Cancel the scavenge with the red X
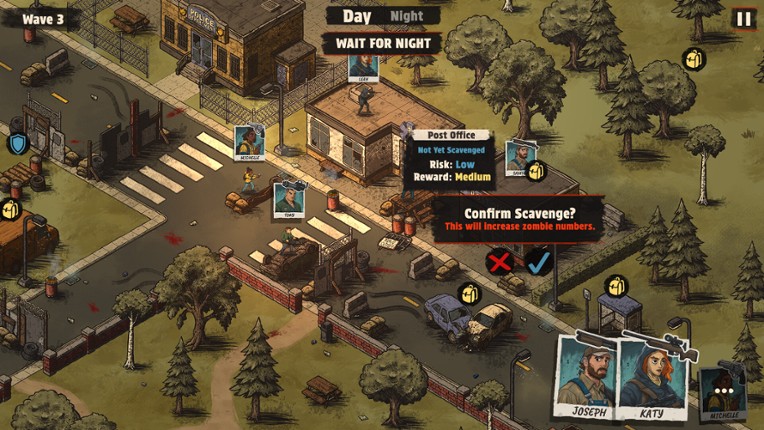Viewport: 764px width, 430px height. pyautogui.click(x=499, y=262)
